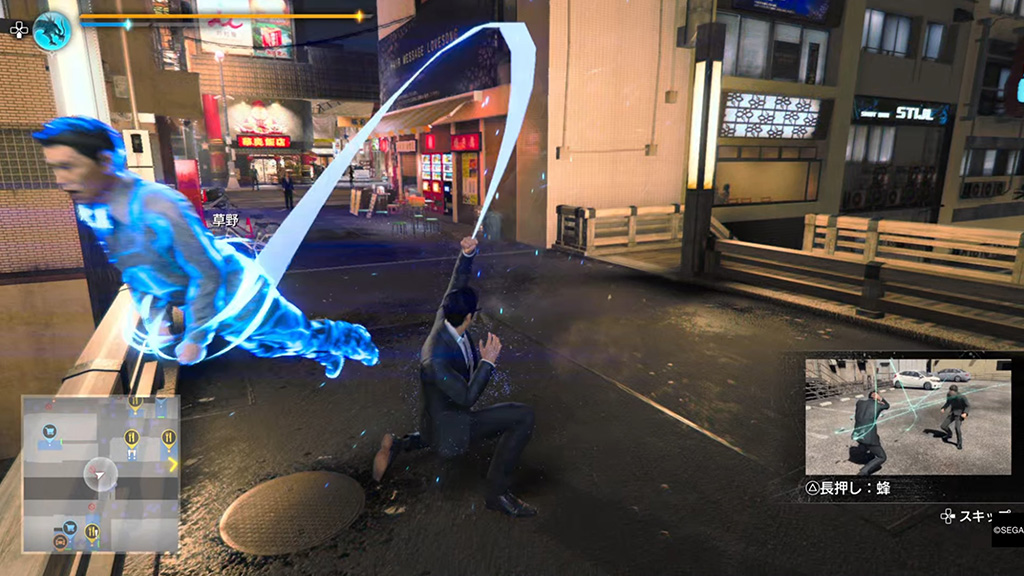Screen dimensions: 1024x576
Task: Select the player arrow at the minimap center
Action: pos(100,474)
